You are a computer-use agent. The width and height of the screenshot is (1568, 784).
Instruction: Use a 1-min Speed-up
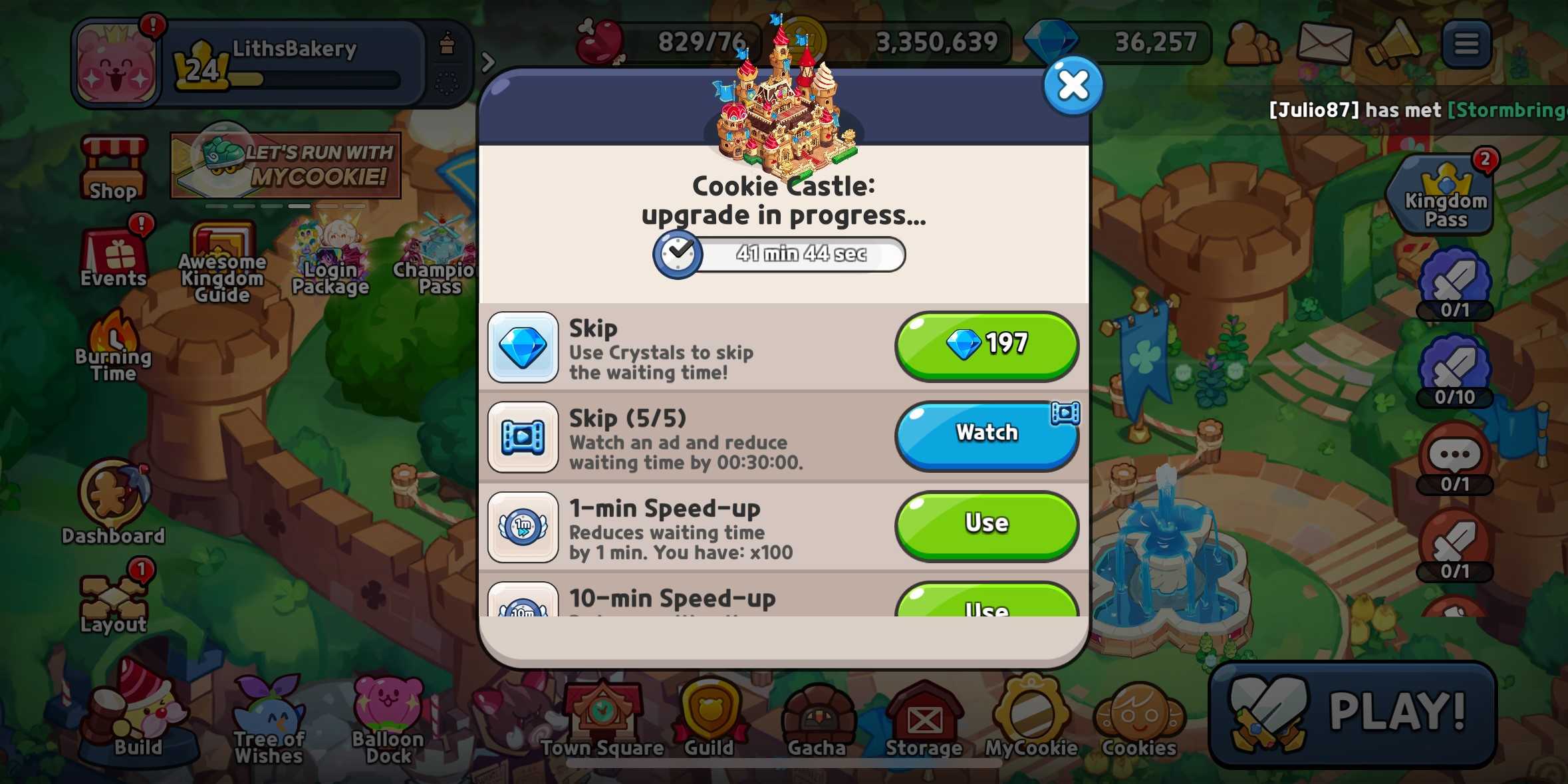[987, 523]
